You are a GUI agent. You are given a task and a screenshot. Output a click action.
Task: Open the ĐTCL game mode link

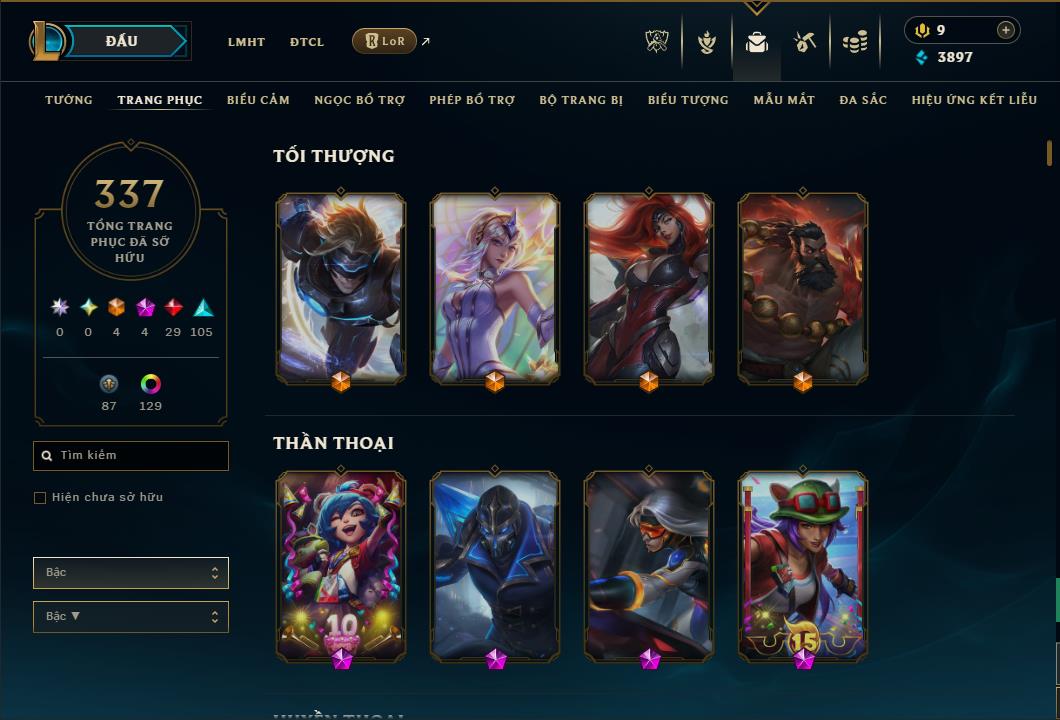point(307,42)
